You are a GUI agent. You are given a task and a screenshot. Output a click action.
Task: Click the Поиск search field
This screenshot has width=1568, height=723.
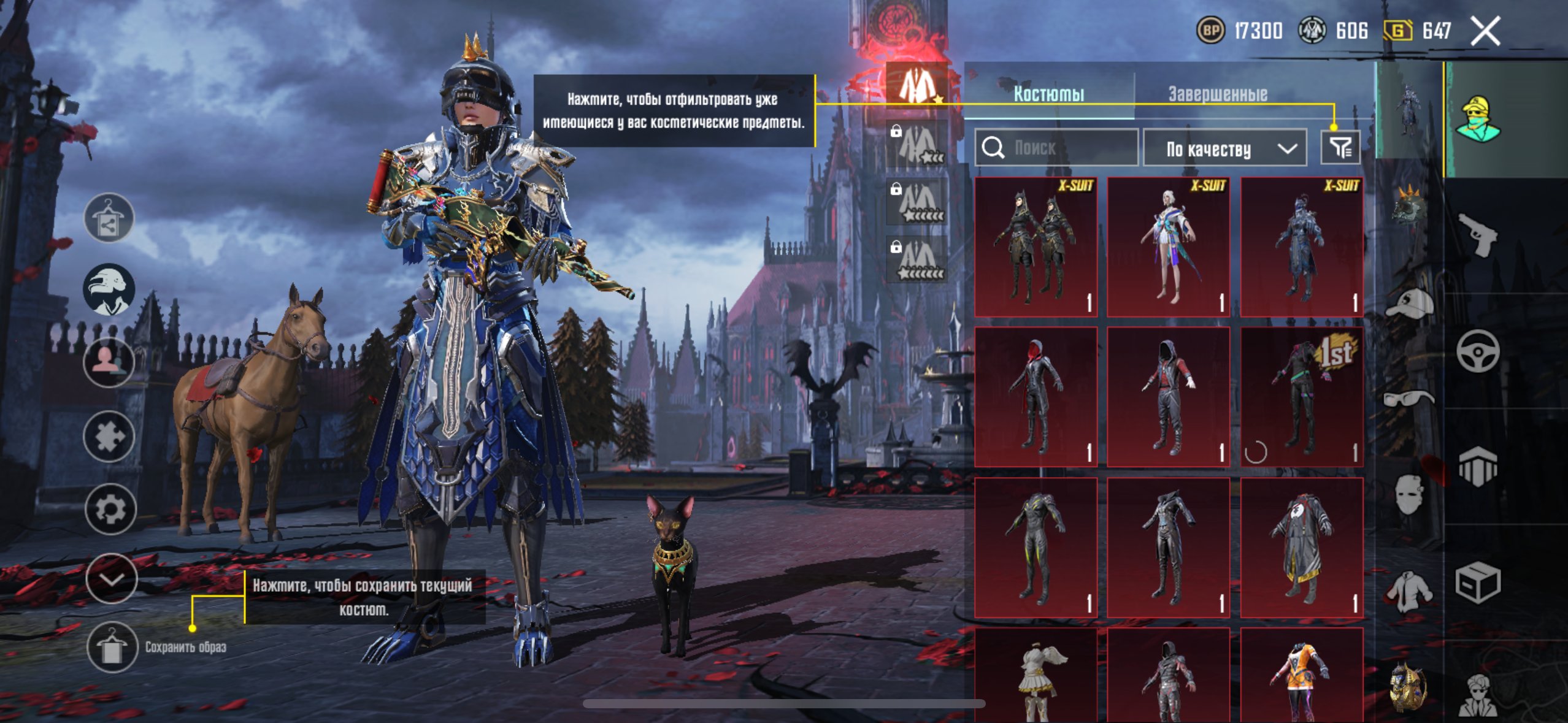point(1056,148)
